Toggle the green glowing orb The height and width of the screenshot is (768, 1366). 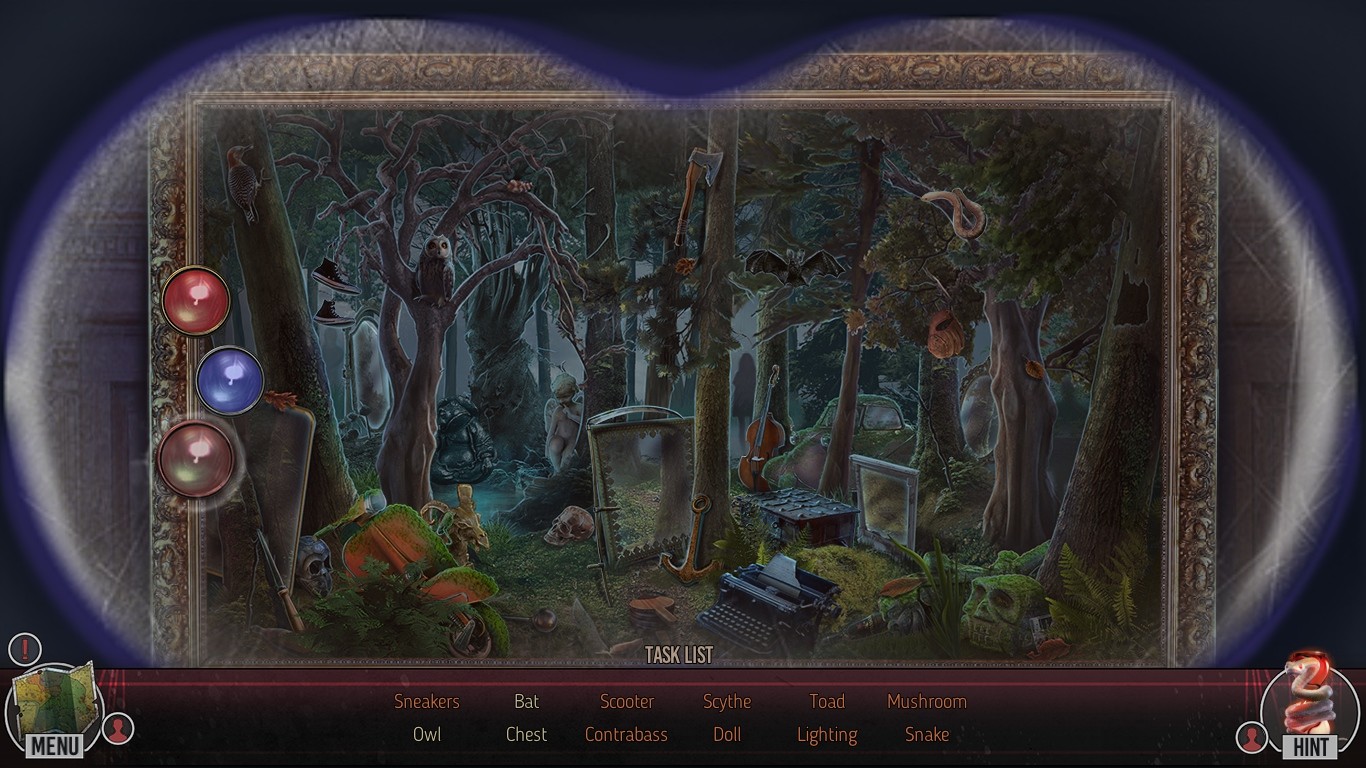tap(198, 459)
